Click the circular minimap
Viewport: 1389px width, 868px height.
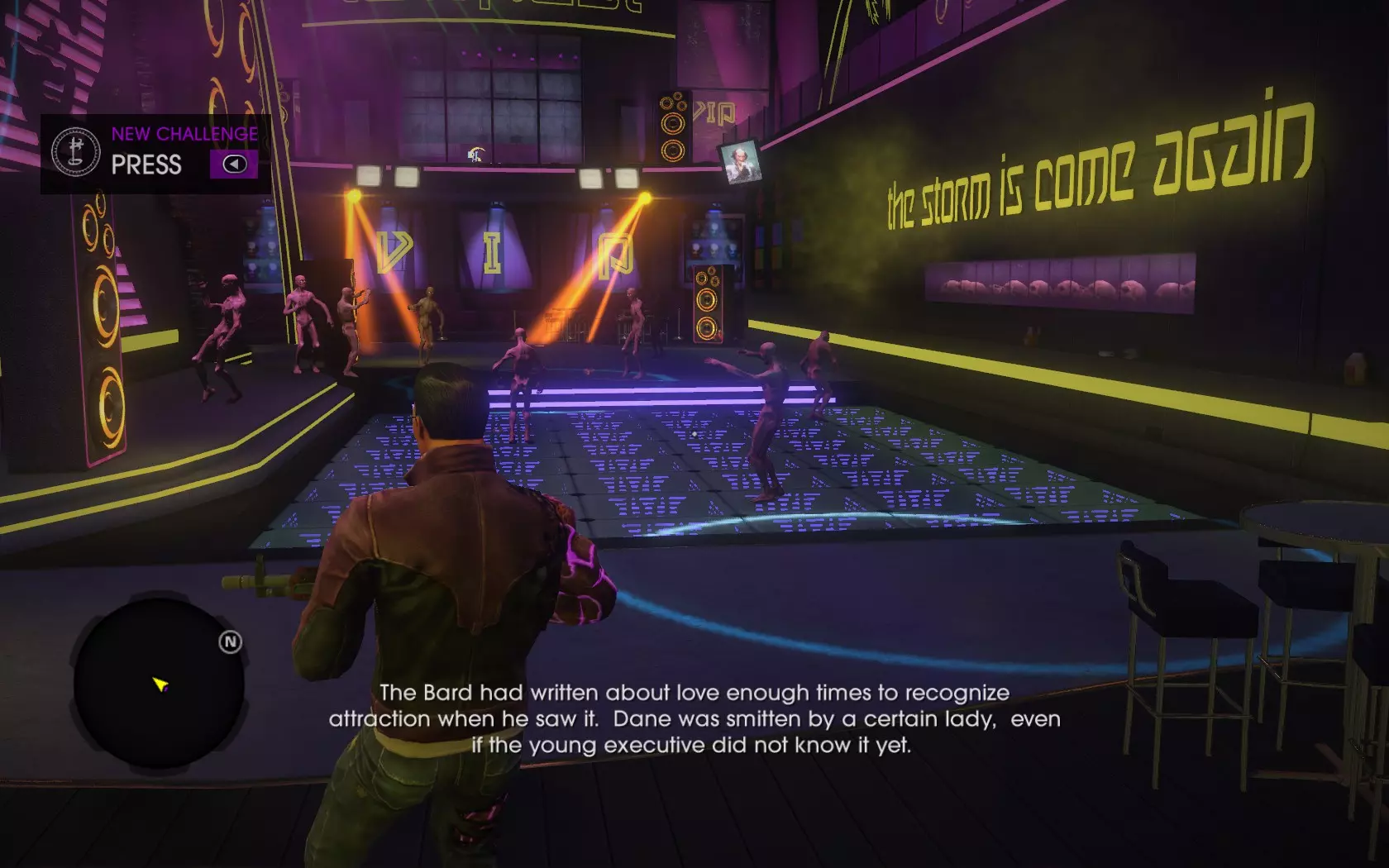[158, 684]
